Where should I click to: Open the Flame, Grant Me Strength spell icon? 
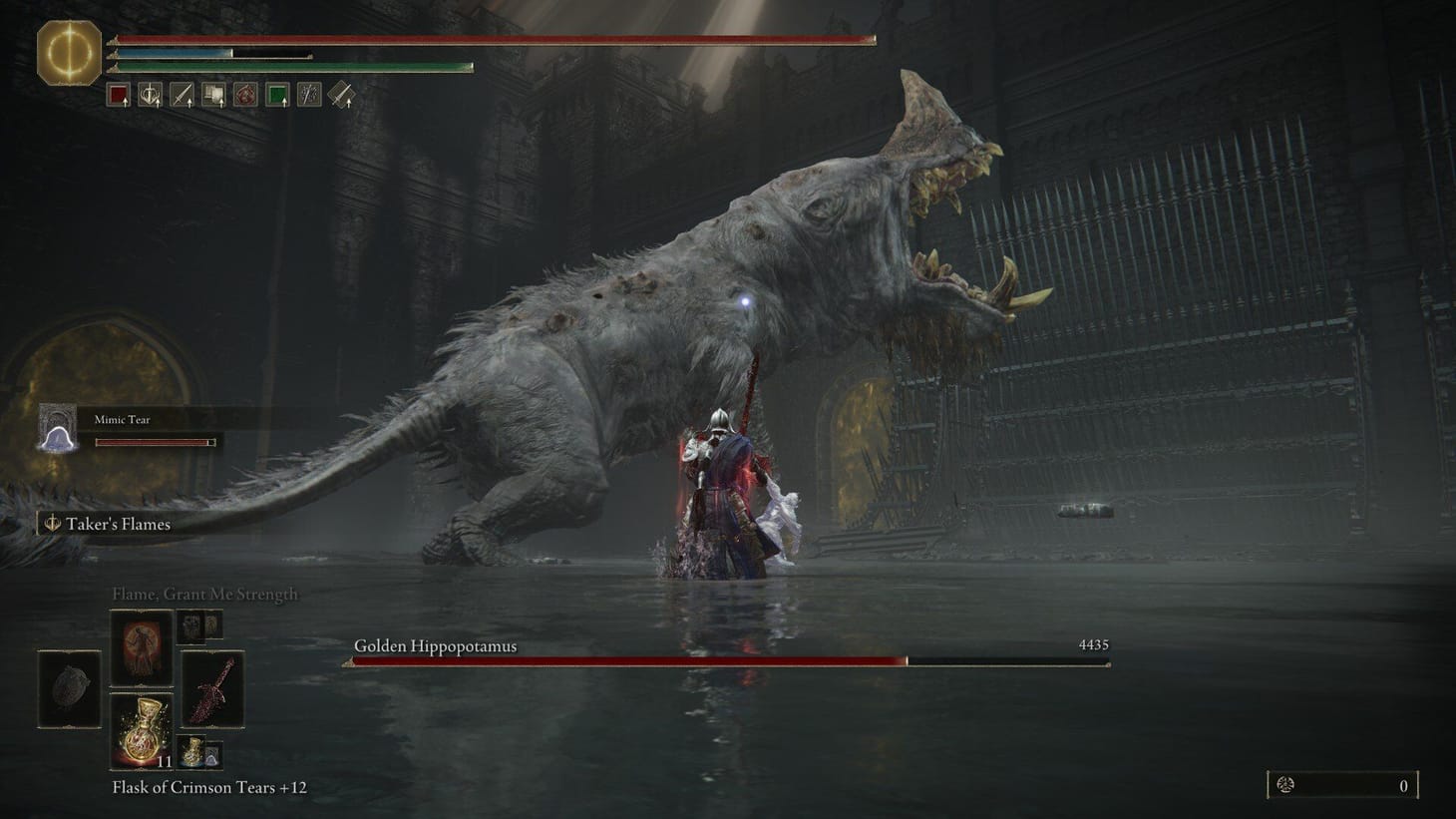pos(141,649)
